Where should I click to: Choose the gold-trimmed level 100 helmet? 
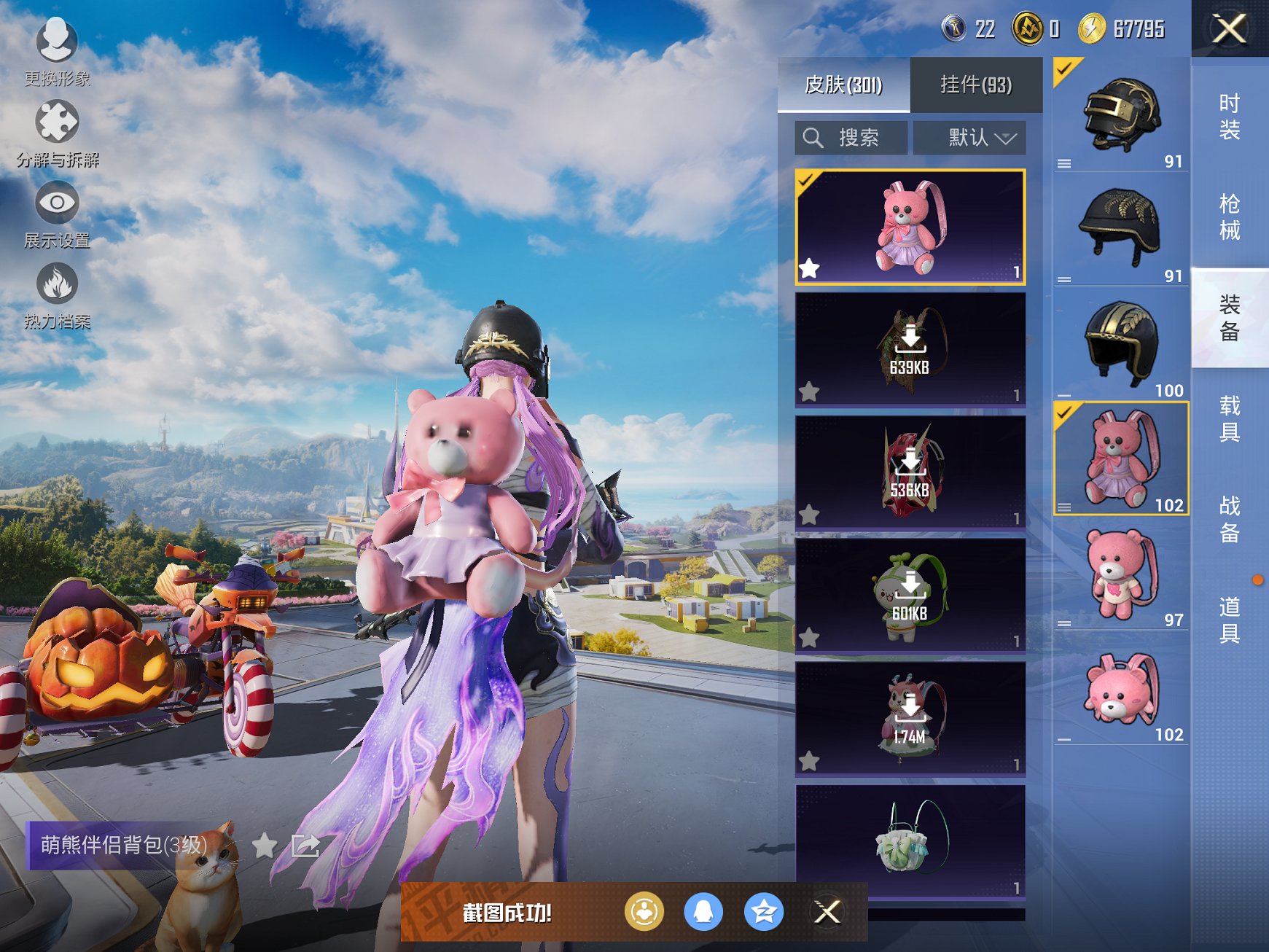1120,343
